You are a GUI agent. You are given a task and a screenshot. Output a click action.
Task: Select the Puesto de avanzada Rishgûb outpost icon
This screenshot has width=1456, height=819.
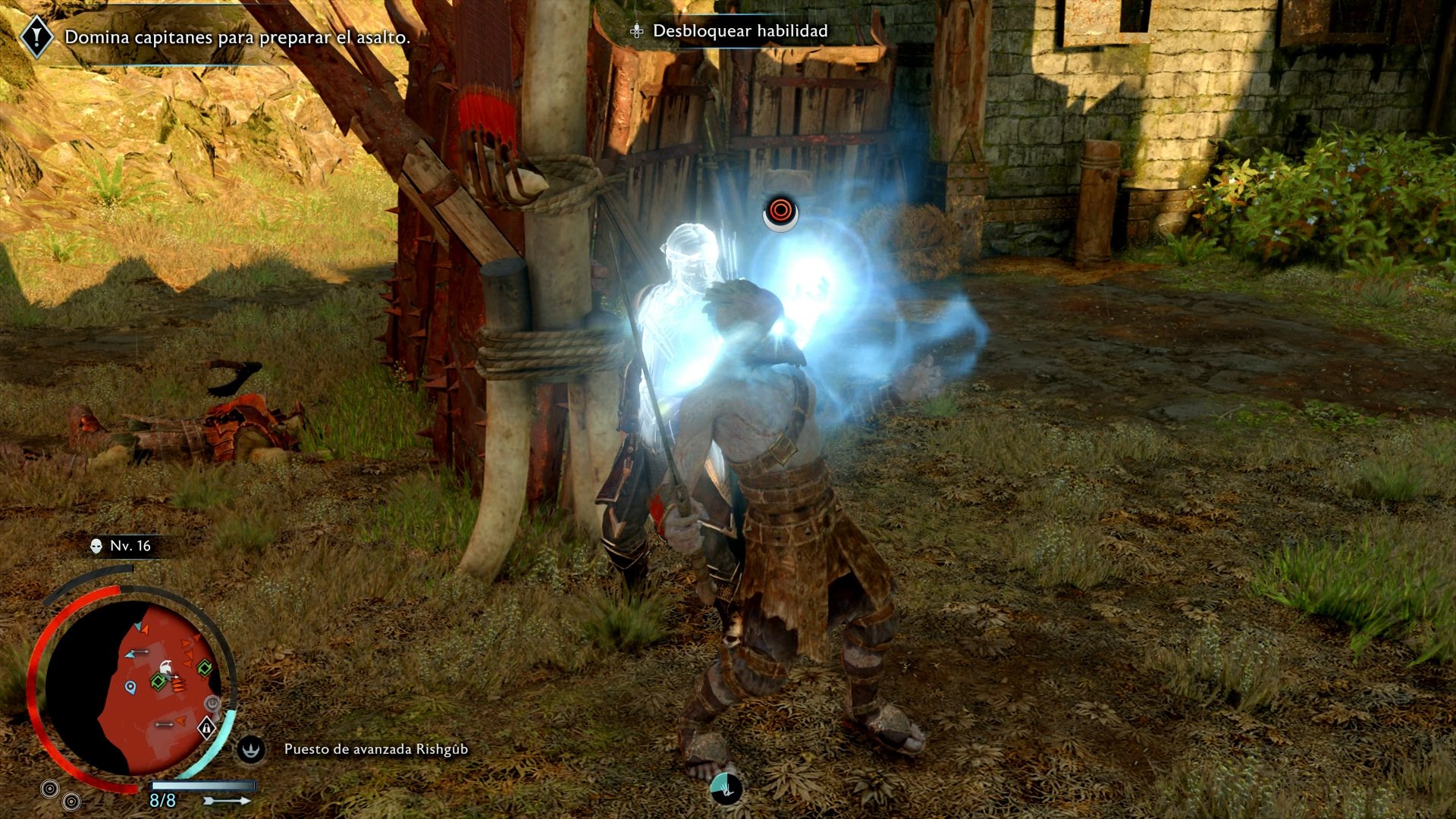pos(251,749)
